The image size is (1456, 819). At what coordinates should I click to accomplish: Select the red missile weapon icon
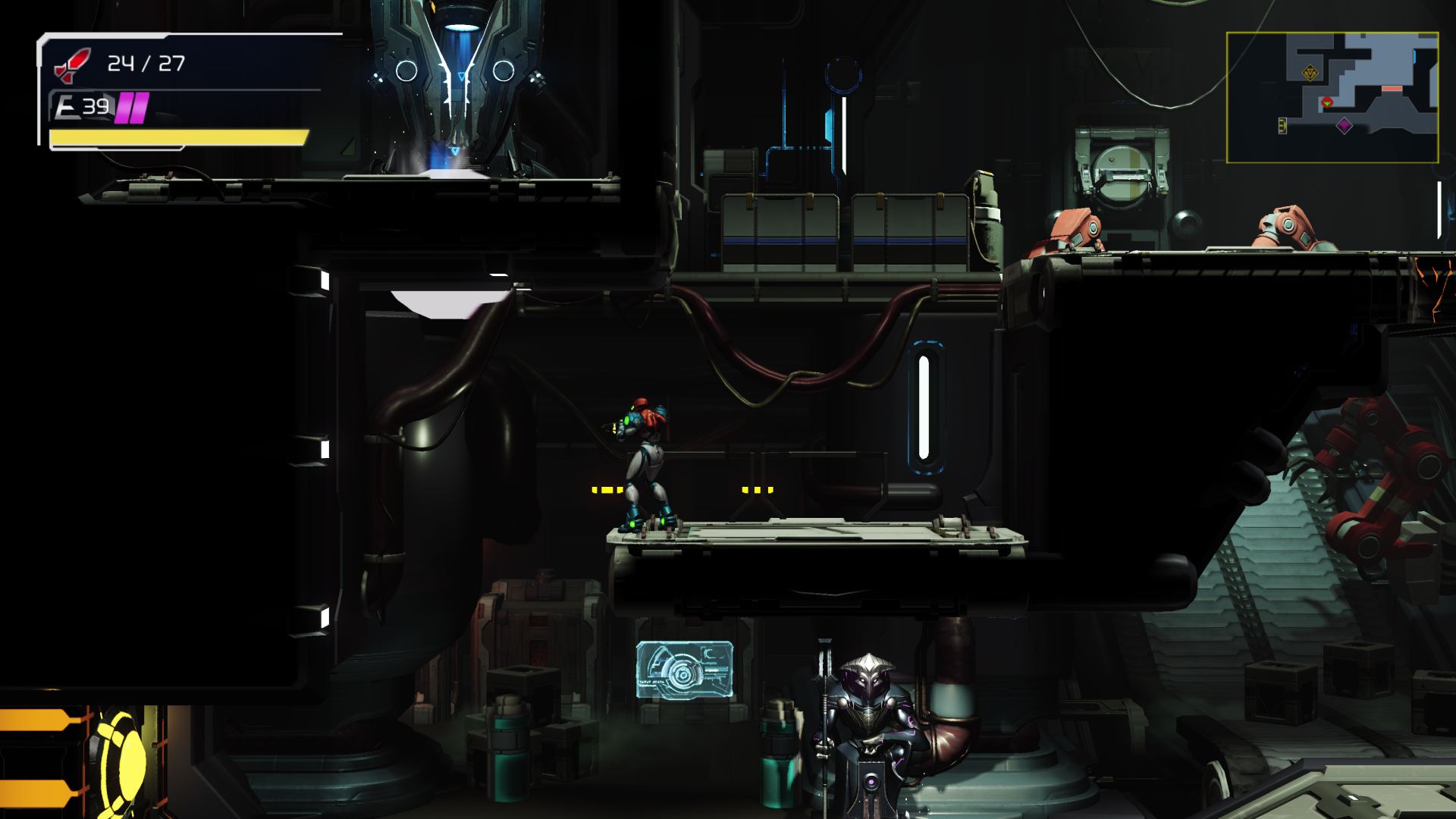72,64
